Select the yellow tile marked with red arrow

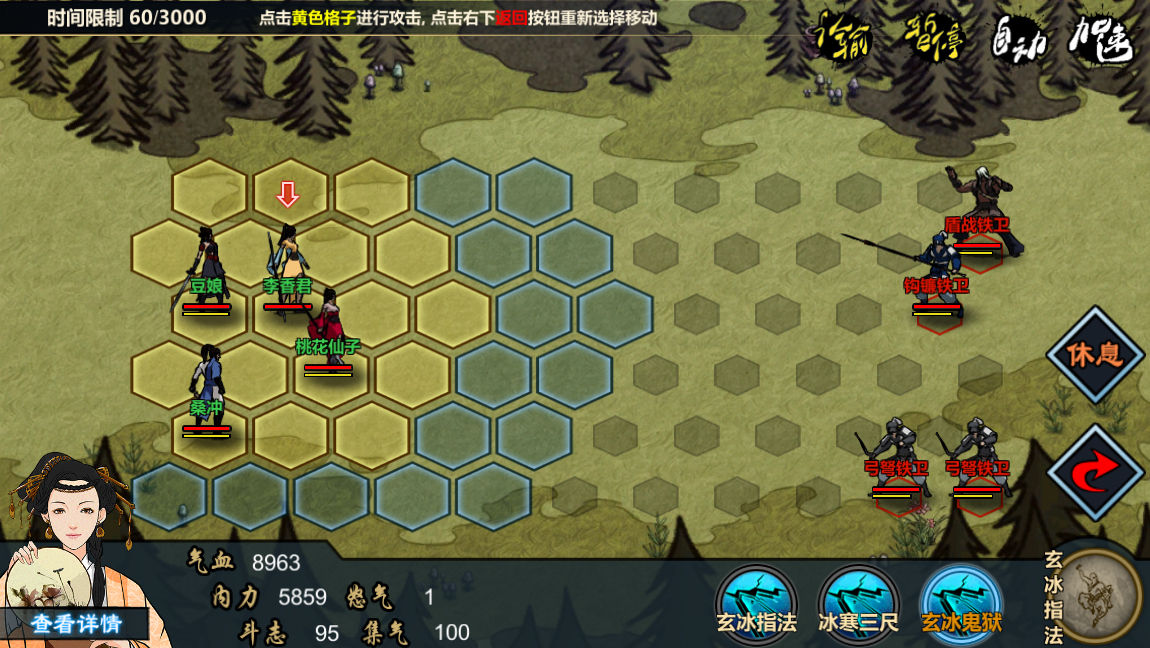pos(289,194)
